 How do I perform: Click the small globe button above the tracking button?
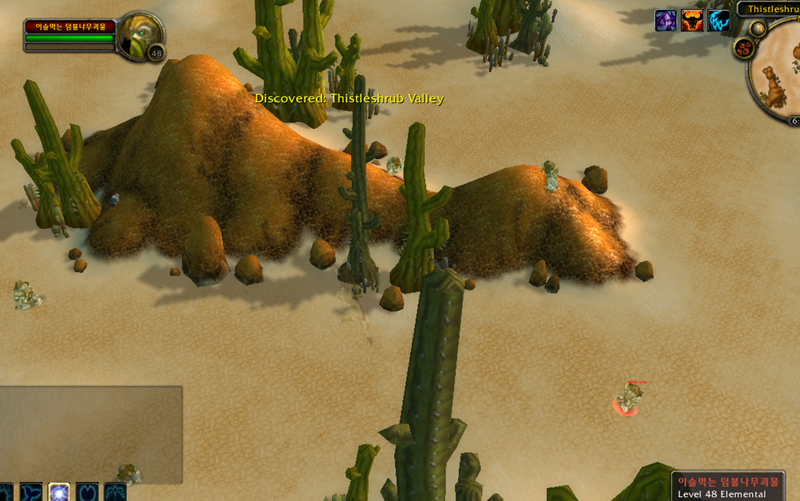click(x=758, y=28)
